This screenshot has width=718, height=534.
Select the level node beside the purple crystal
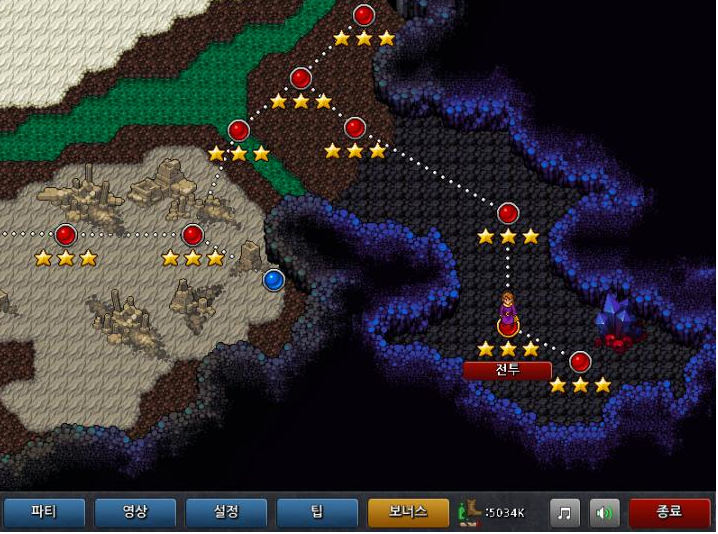[580, 362]
